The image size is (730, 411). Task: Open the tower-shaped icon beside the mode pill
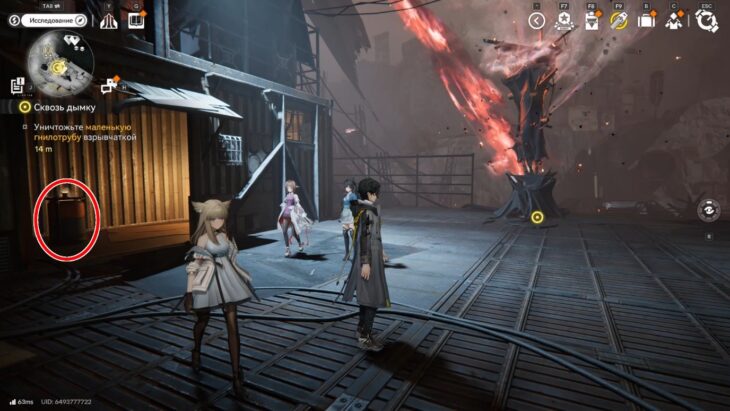click(108, 20)
